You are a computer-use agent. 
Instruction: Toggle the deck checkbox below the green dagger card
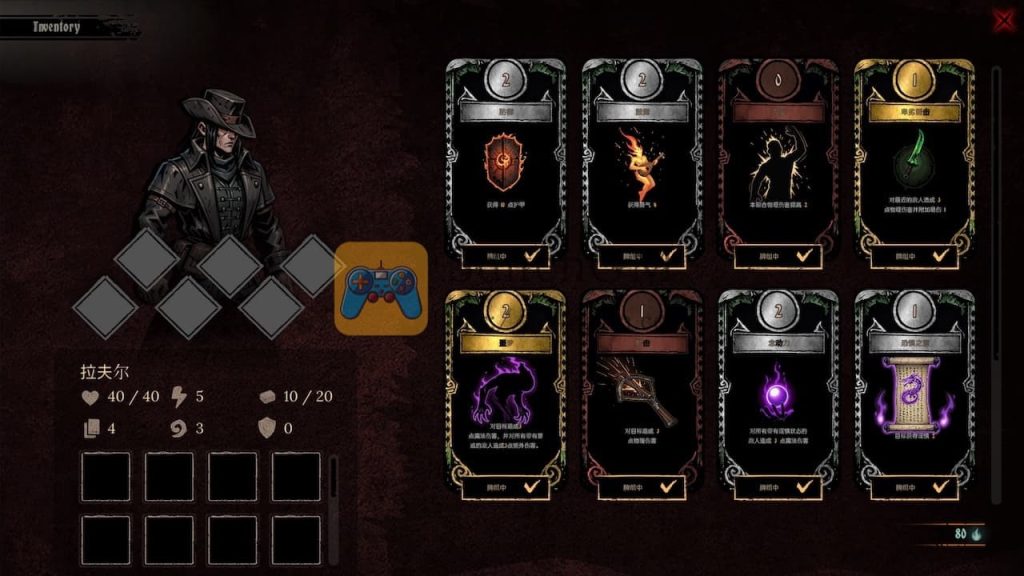941,256
